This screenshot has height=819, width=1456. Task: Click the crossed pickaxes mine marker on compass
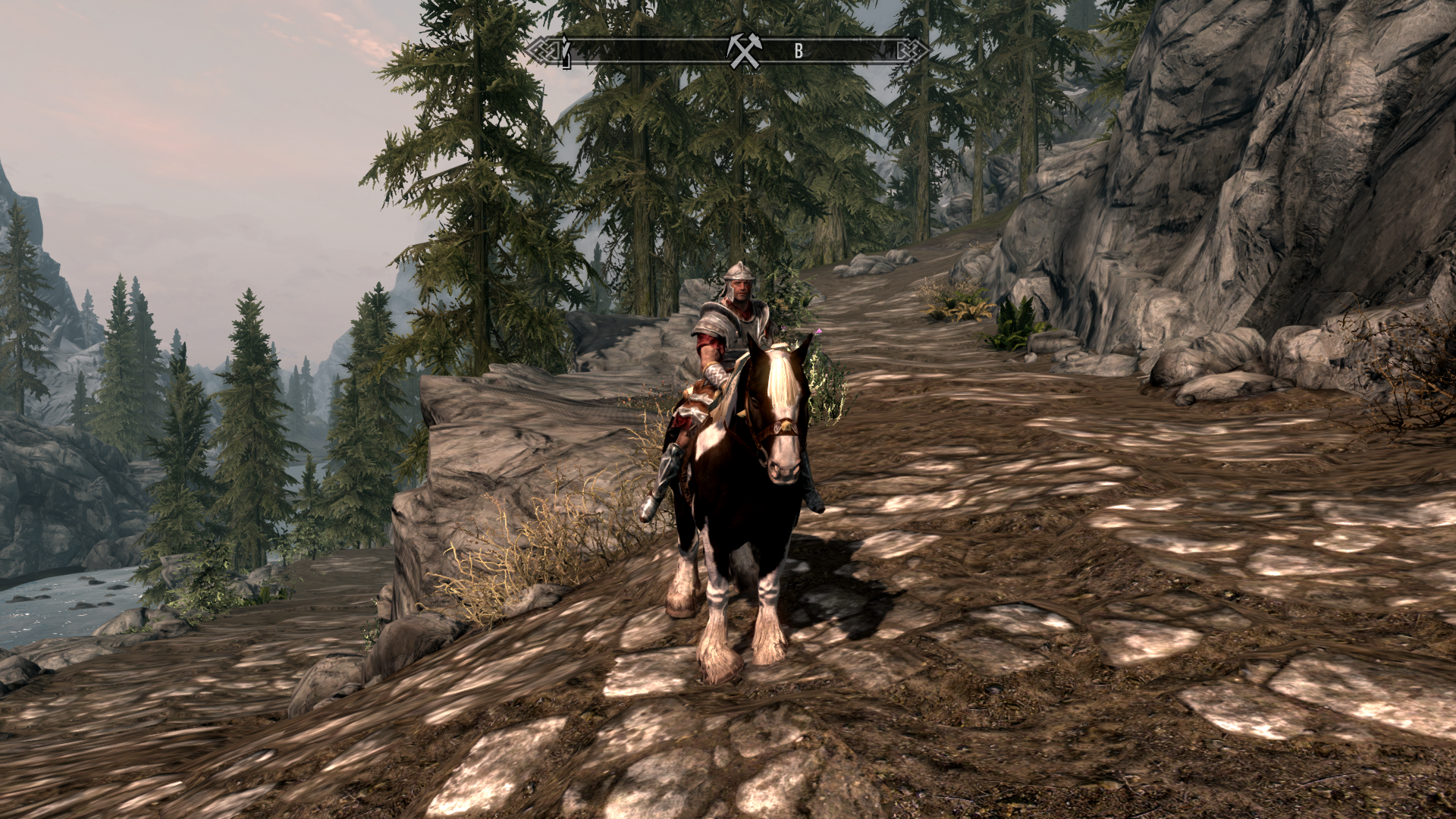tap(744, 52)
